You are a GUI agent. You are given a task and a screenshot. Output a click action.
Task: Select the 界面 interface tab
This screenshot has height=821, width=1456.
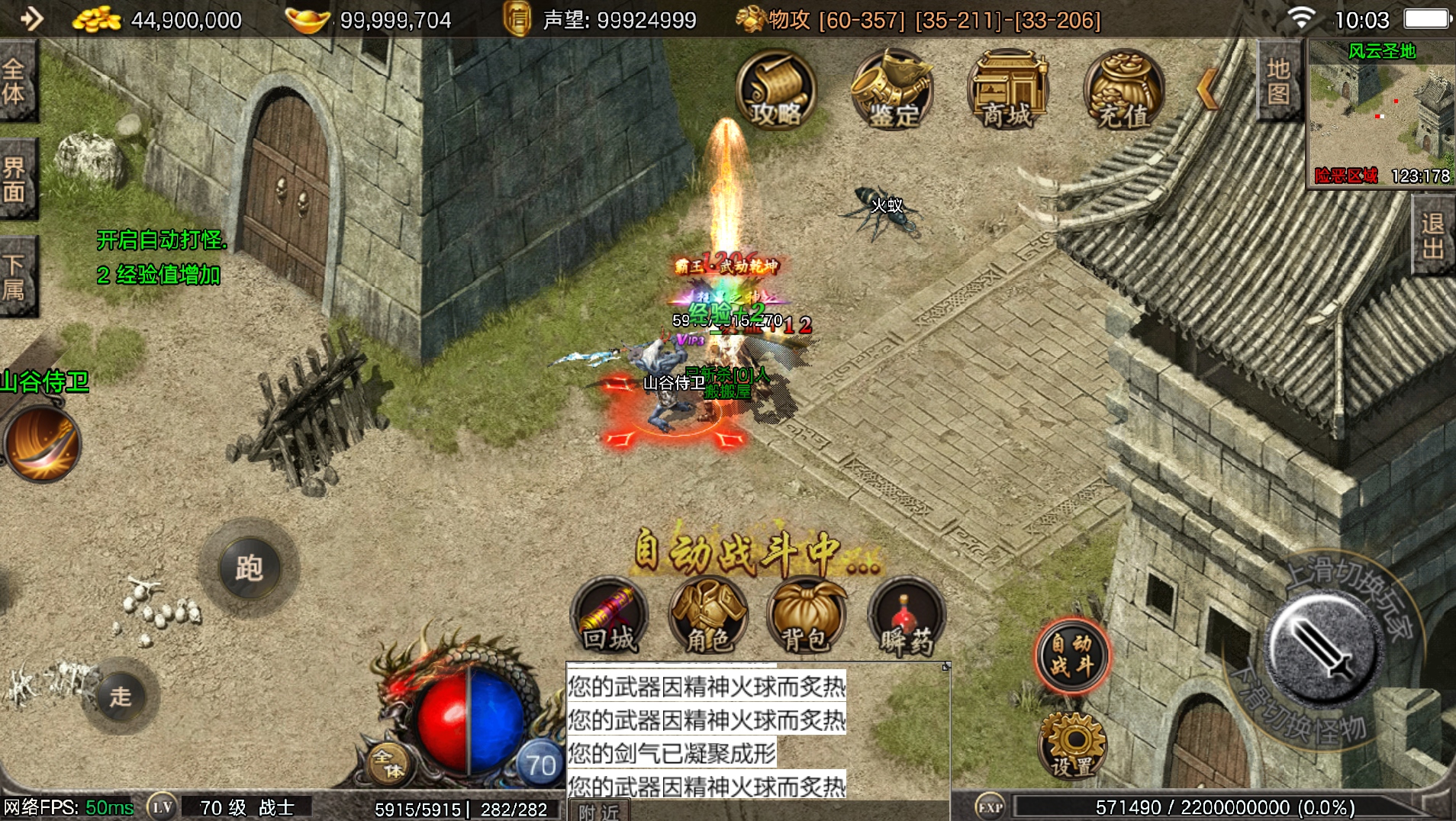tap(15, 180)
